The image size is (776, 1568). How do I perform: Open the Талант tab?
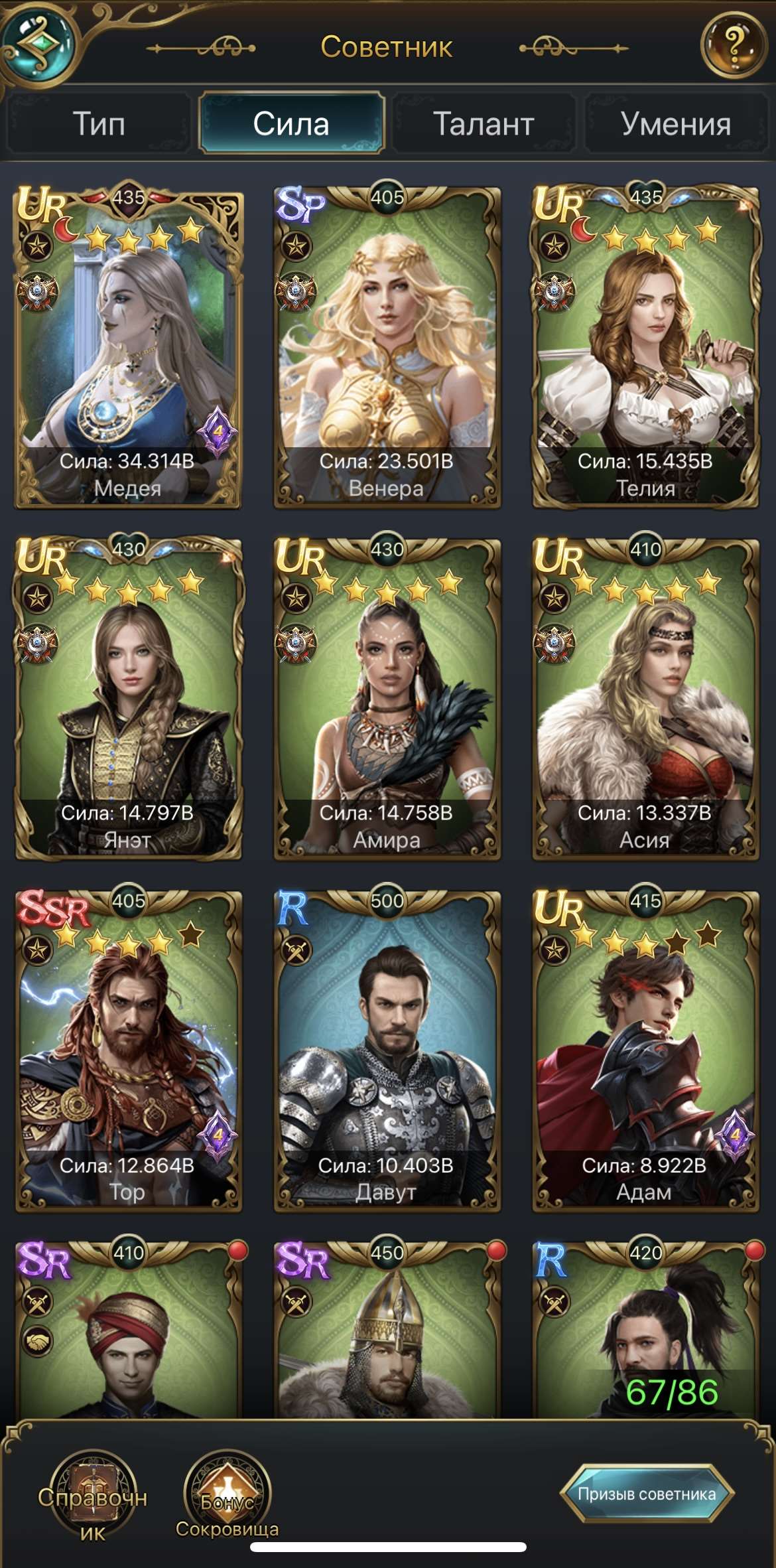(x=484, y=124)
